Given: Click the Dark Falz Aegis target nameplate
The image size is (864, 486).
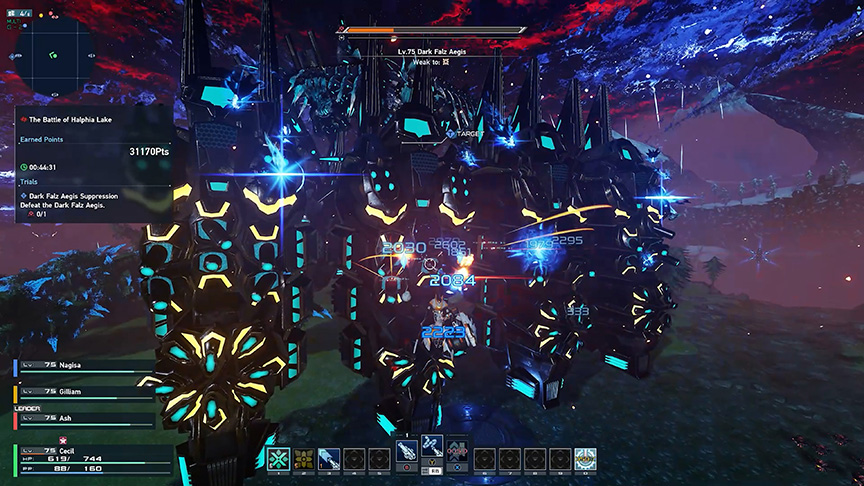Looking at the screenshot, I should click(x=432, y=50).
